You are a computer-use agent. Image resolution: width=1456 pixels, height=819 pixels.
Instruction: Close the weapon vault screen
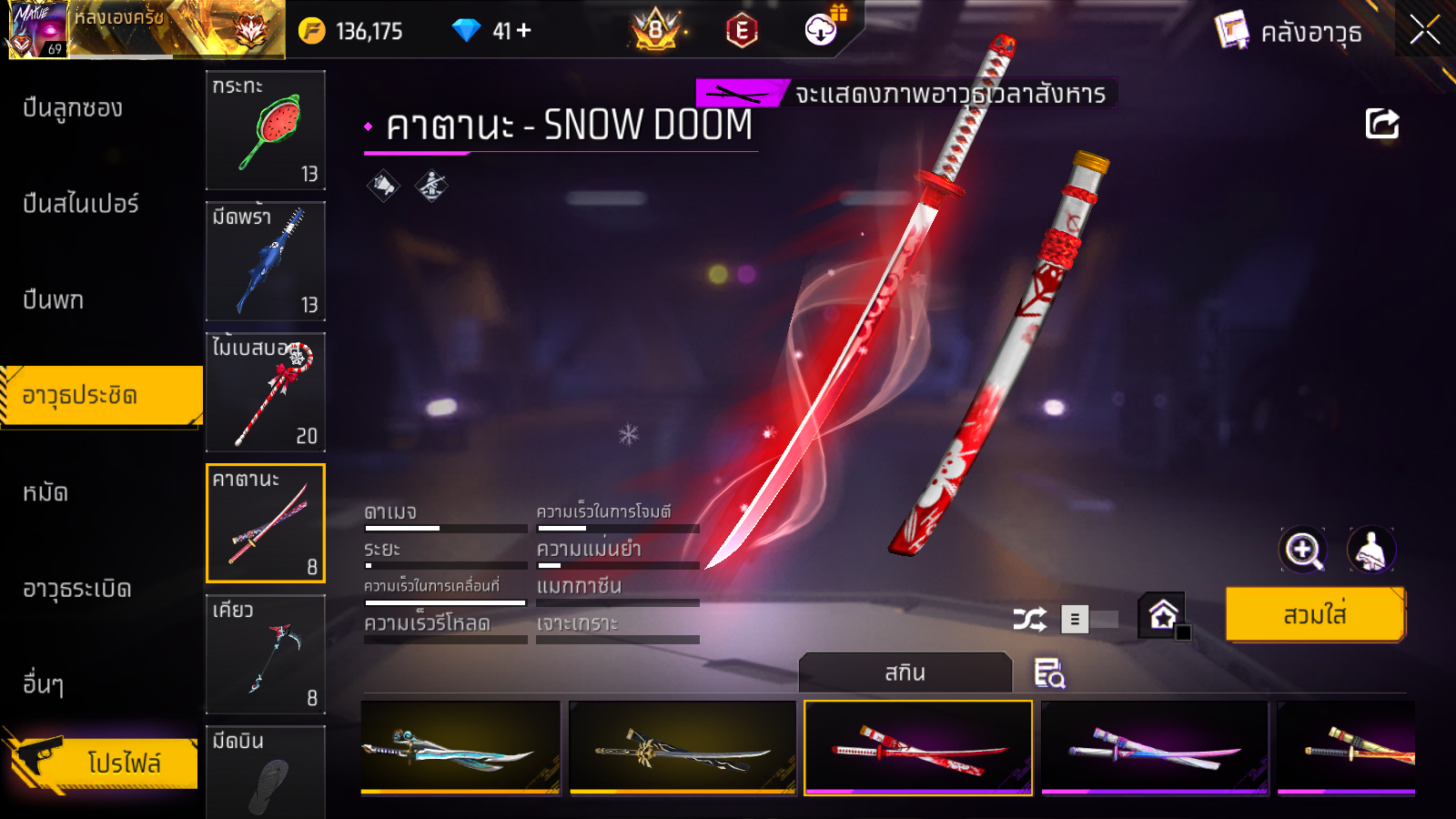pyautogui.click(x=1424, y=30)
